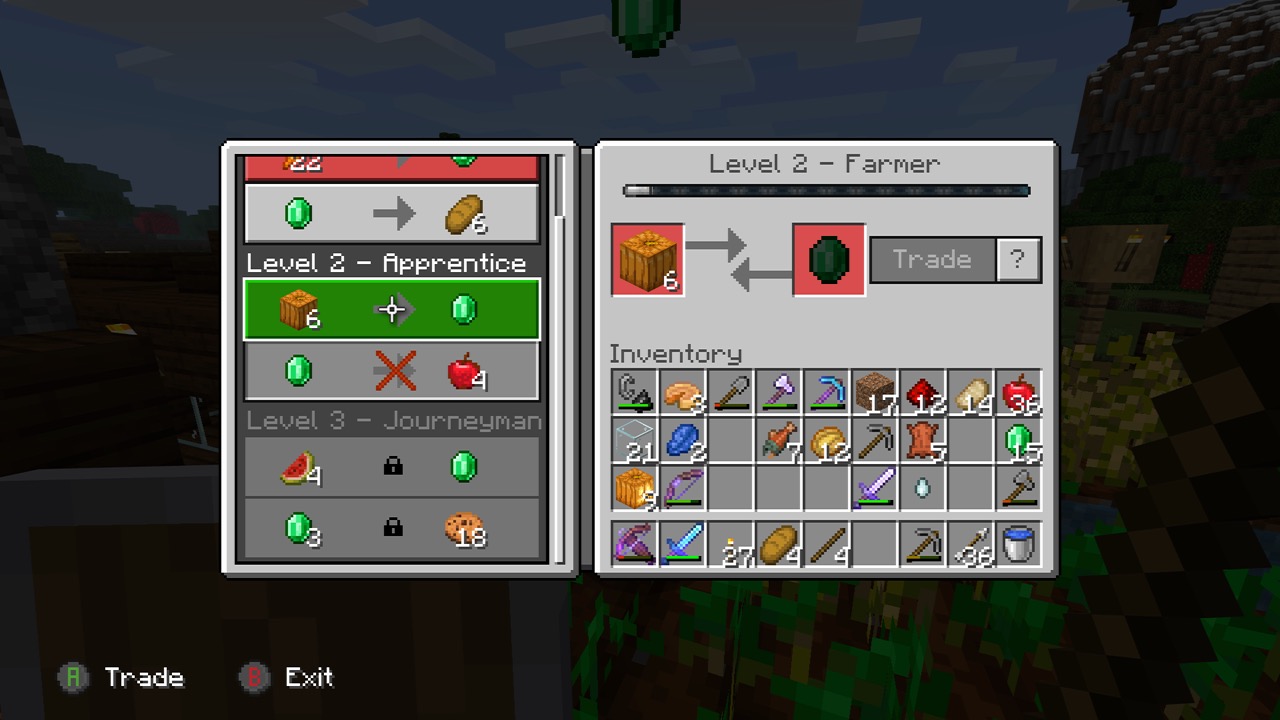Click the locked emeralds for cookies trade
Viewport: 1280px width, 720px height.
point(391,528)
